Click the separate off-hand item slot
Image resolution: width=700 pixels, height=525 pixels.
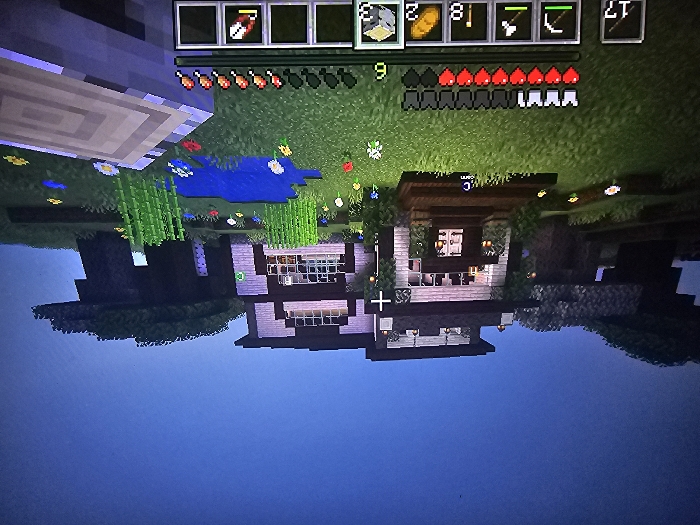(x=622, y=21)
